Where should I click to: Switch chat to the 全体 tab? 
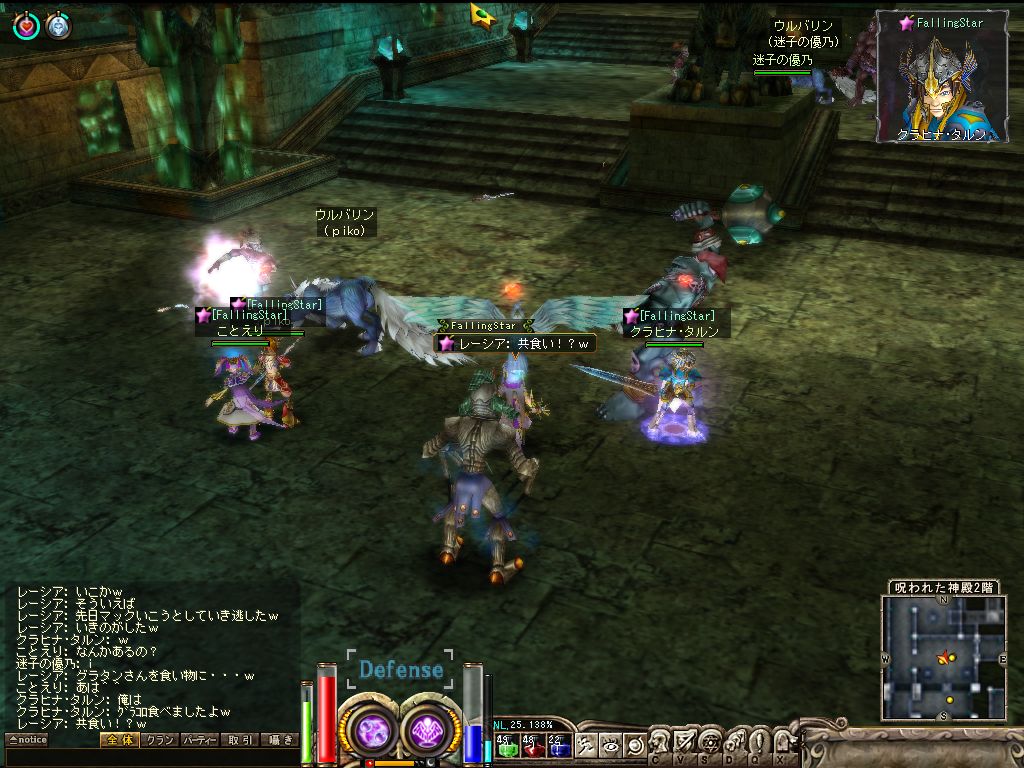[118, 740]
